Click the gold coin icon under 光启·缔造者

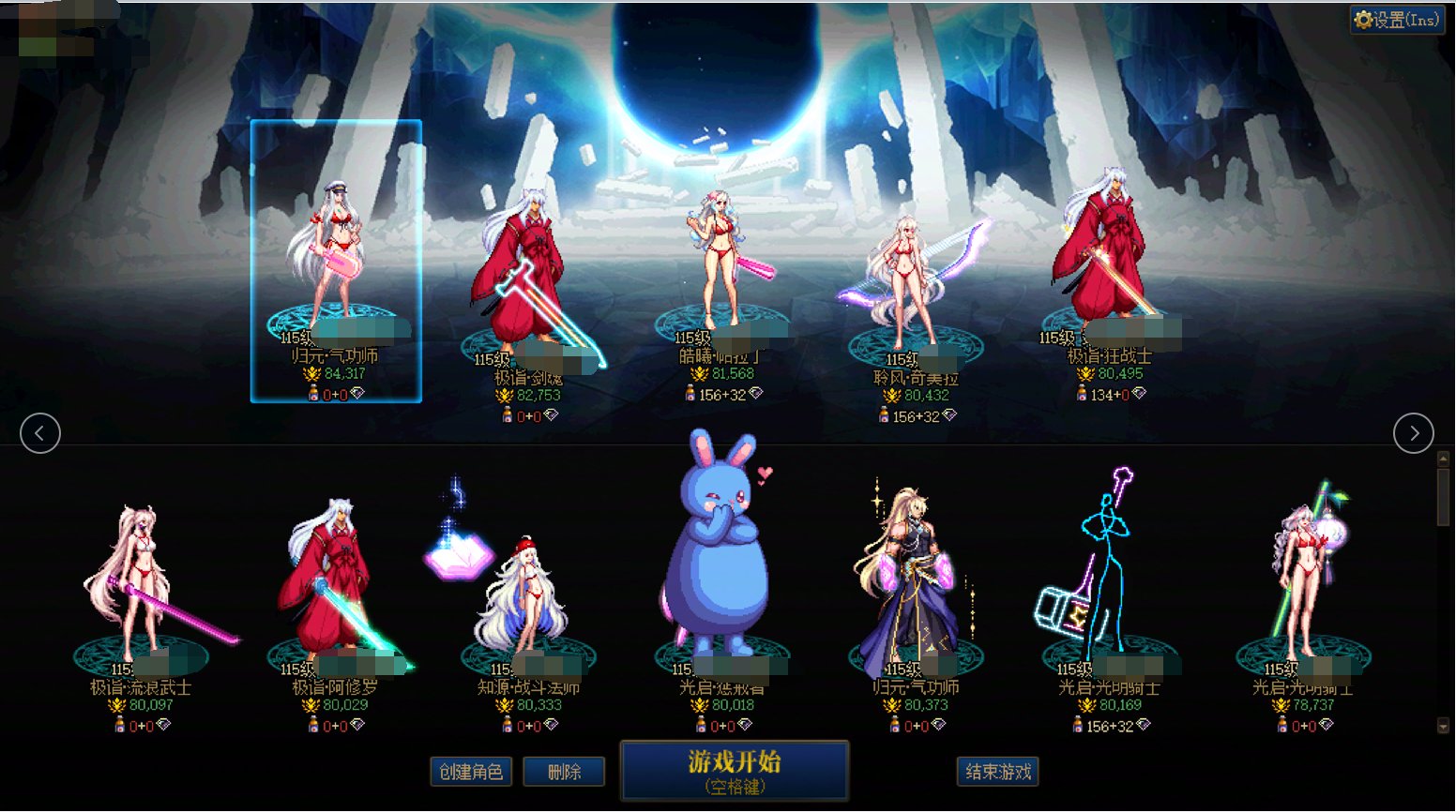(x=698, y=706)
